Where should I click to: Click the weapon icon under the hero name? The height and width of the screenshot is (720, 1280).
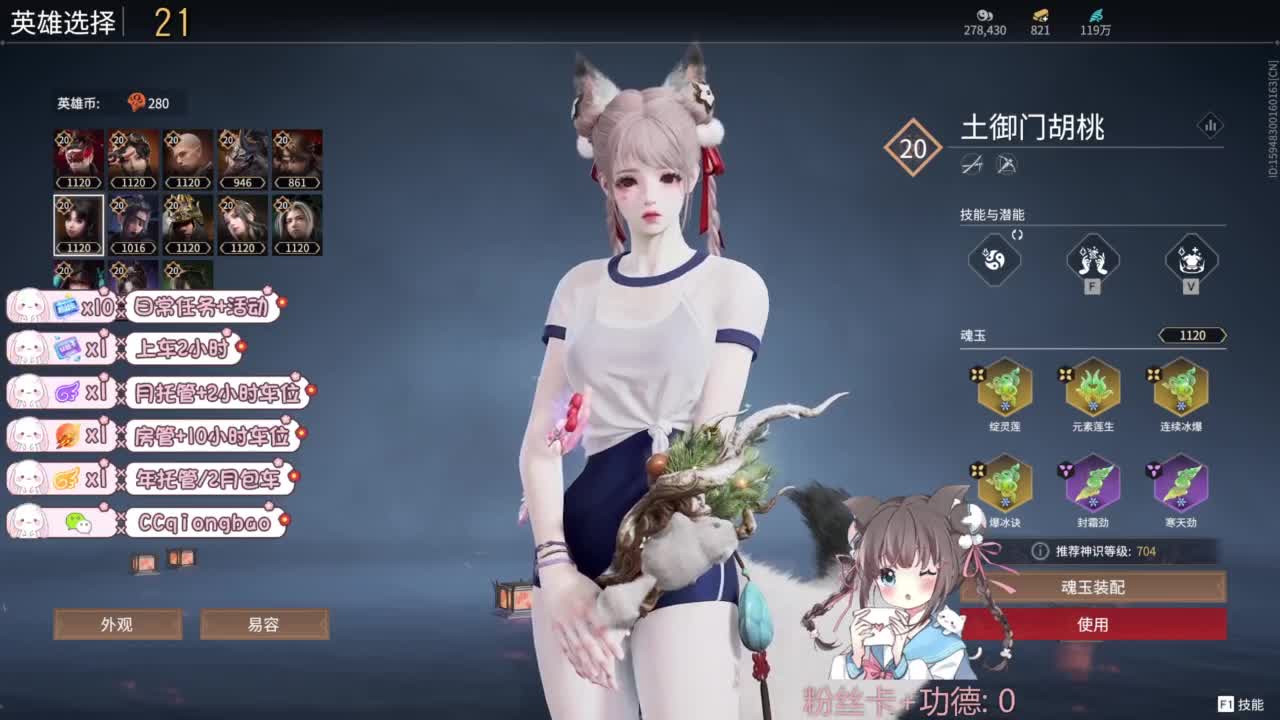(972, 164)
